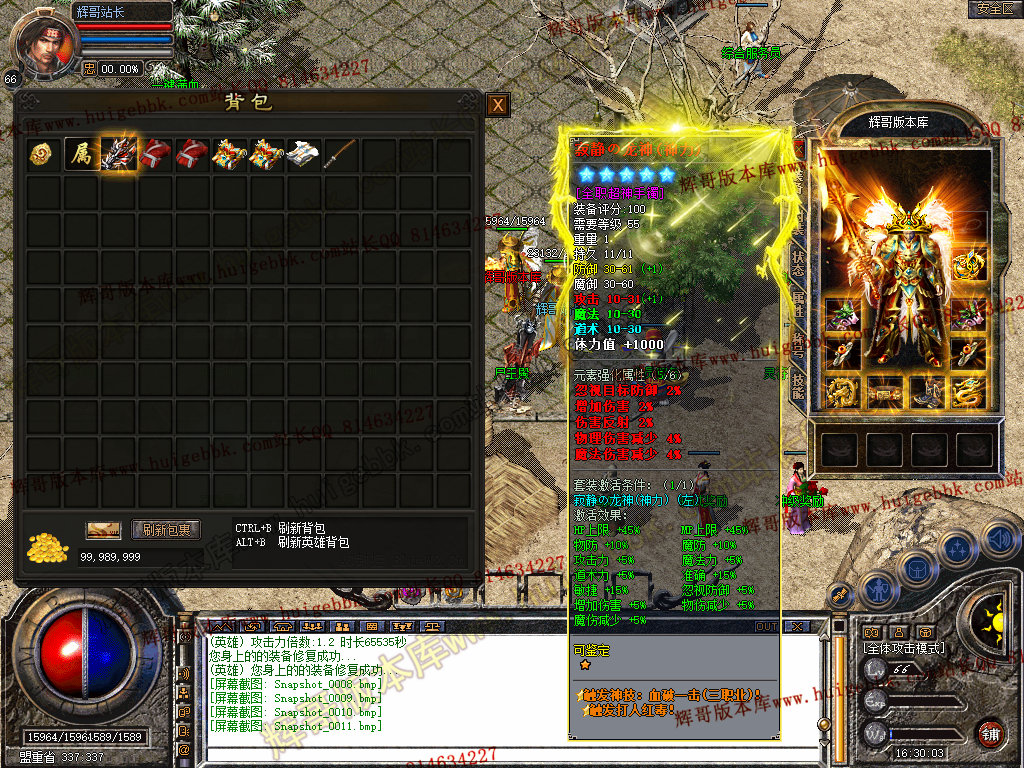
Task: Select the long sword item in the bag
Action: coord(341,154)
